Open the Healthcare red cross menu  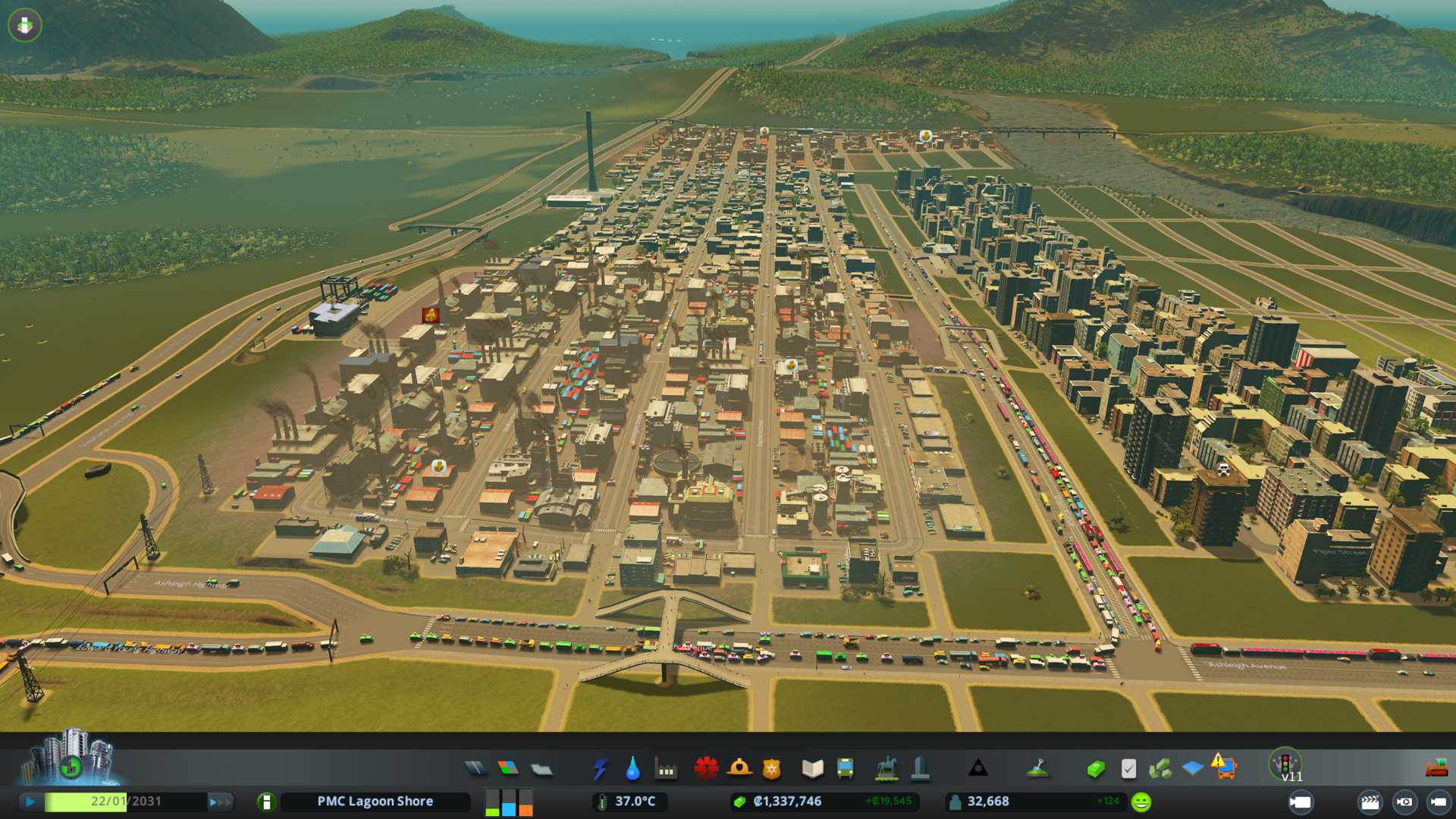click(706, 769)
